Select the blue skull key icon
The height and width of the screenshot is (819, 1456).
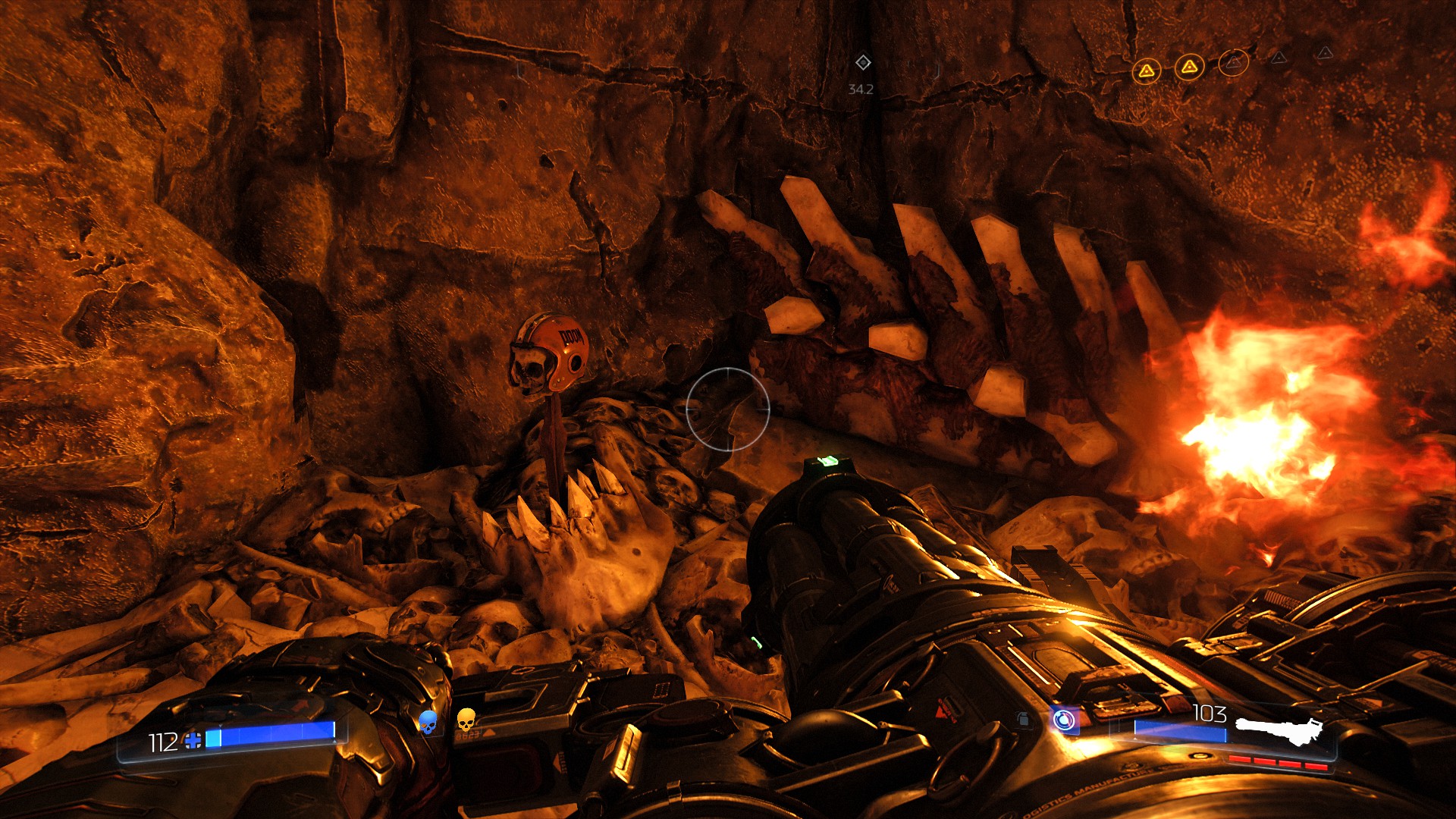tap(428, 722)
